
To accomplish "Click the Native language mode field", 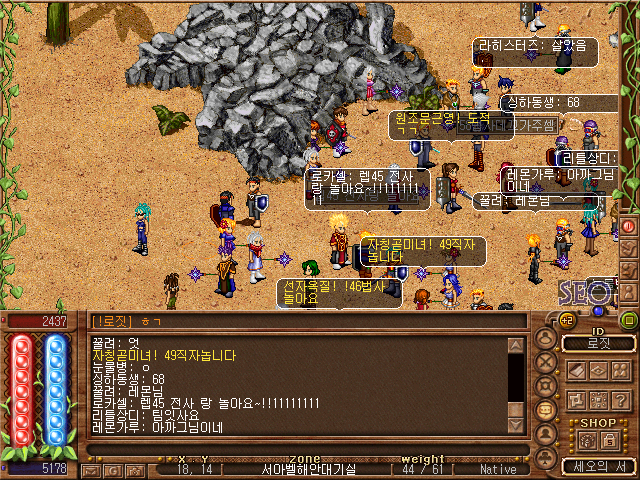I will point(498,469).
